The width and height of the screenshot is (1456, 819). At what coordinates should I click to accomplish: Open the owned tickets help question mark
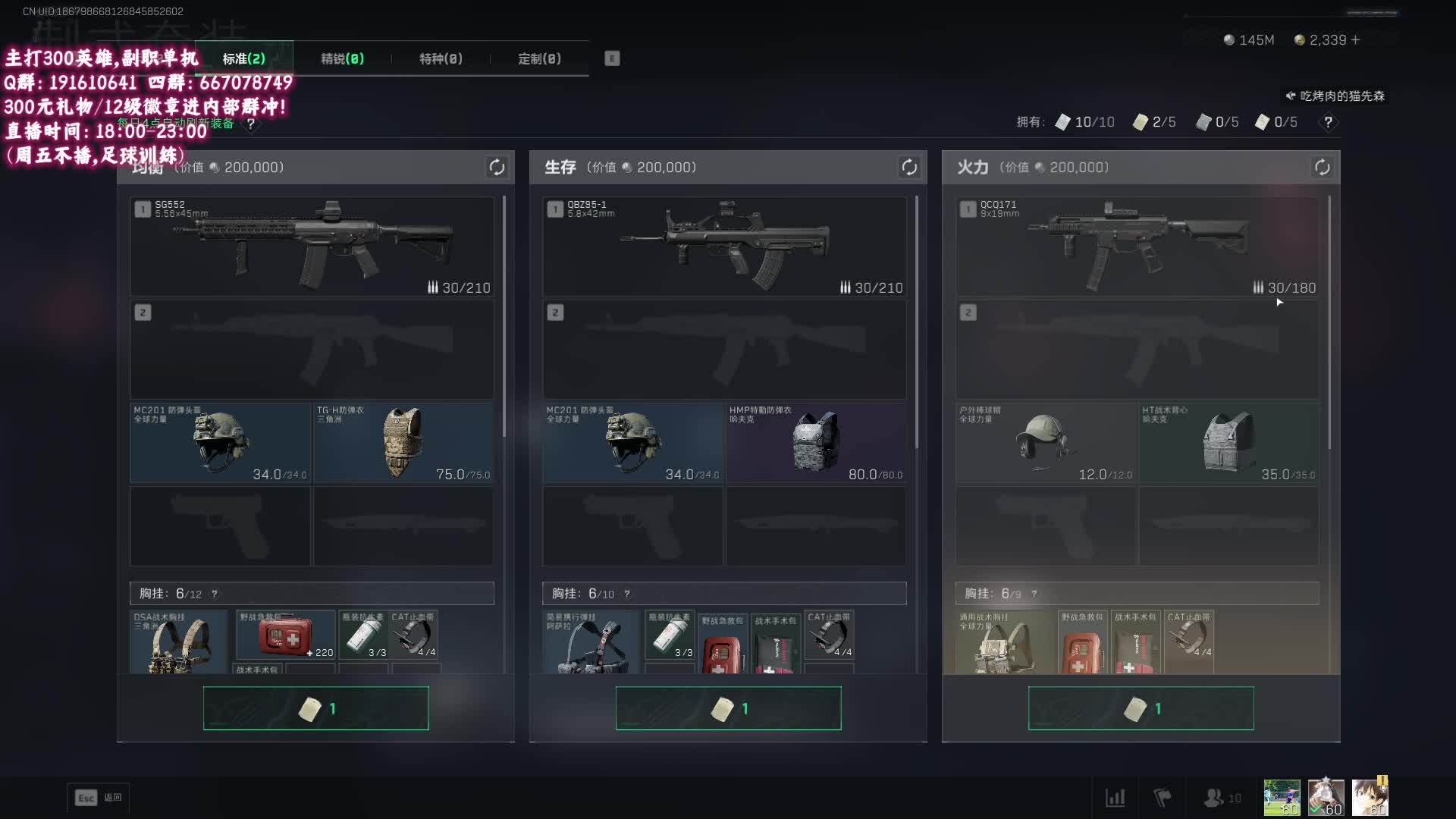click(1328, 122)
